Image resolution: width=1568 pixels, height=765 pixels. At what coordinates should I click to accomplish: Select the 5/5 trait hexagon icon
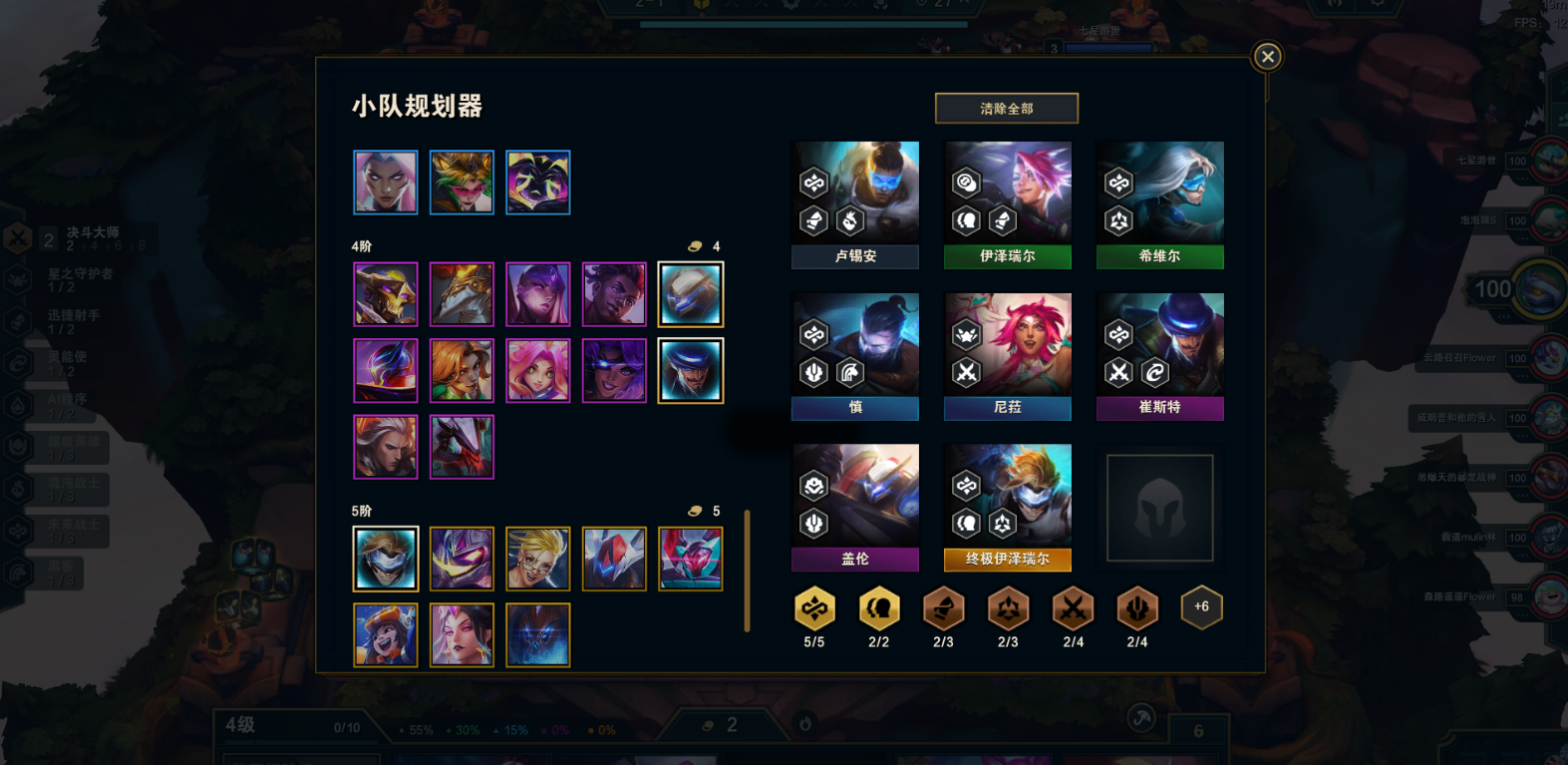(x=814, y=608)
